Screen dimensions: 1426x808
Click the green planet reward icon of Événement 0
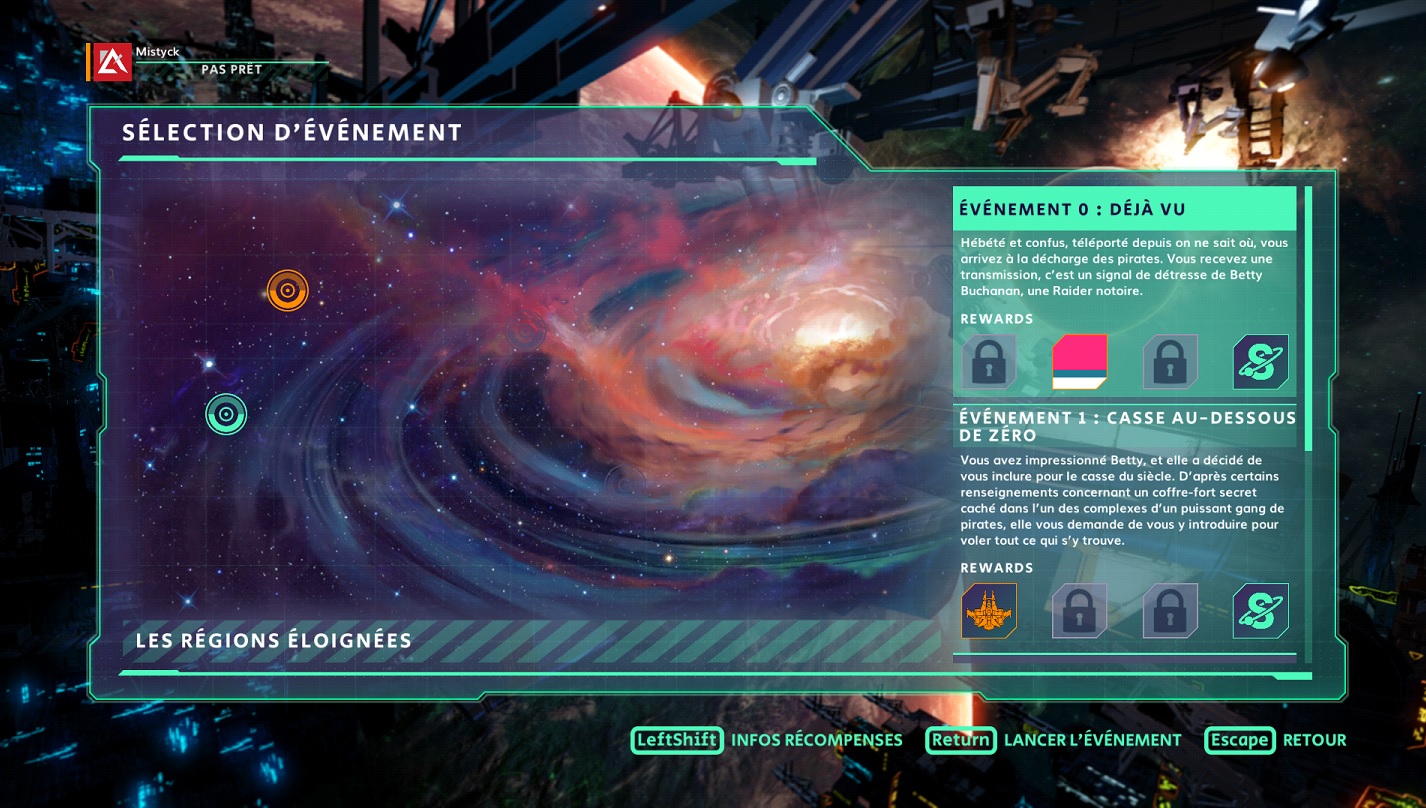pyautogui.click(x=1260, y=362)
